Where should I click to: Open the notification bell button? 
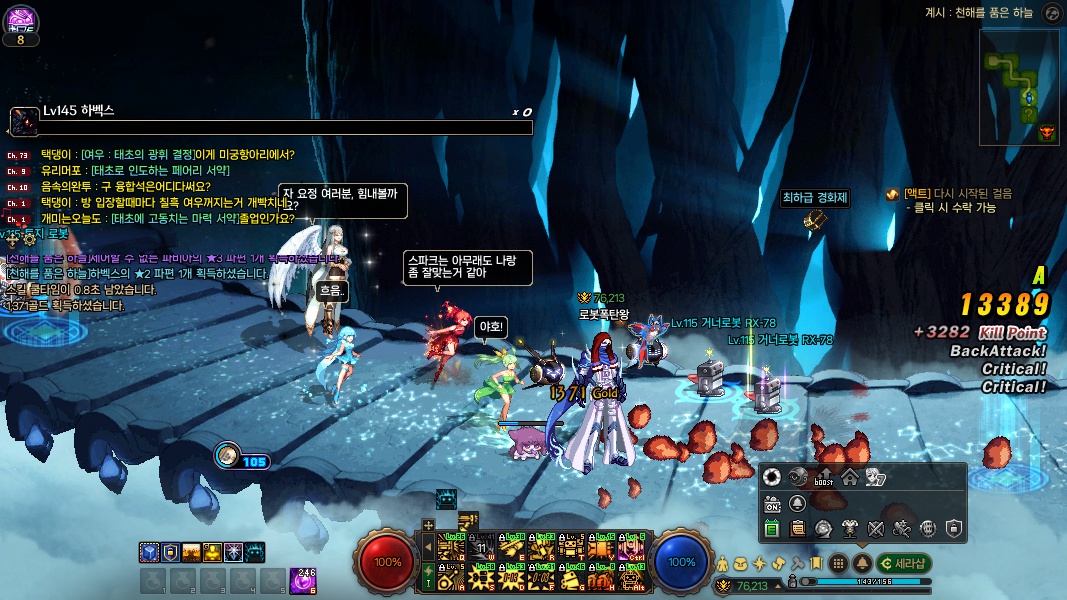click(x=860, y=563)
